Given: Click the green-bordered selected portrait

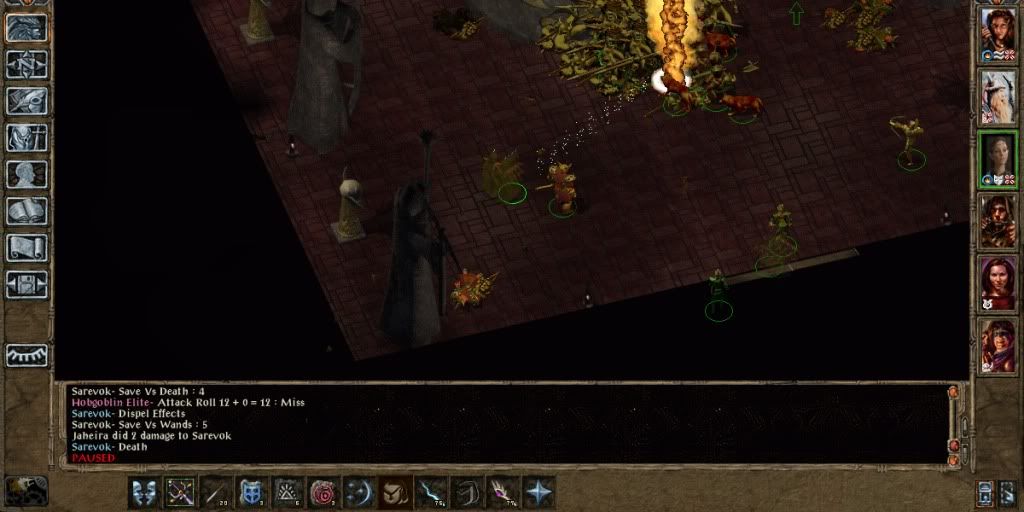Looking at the screenshot, I should pyautogui.click(x=997, y=158).
